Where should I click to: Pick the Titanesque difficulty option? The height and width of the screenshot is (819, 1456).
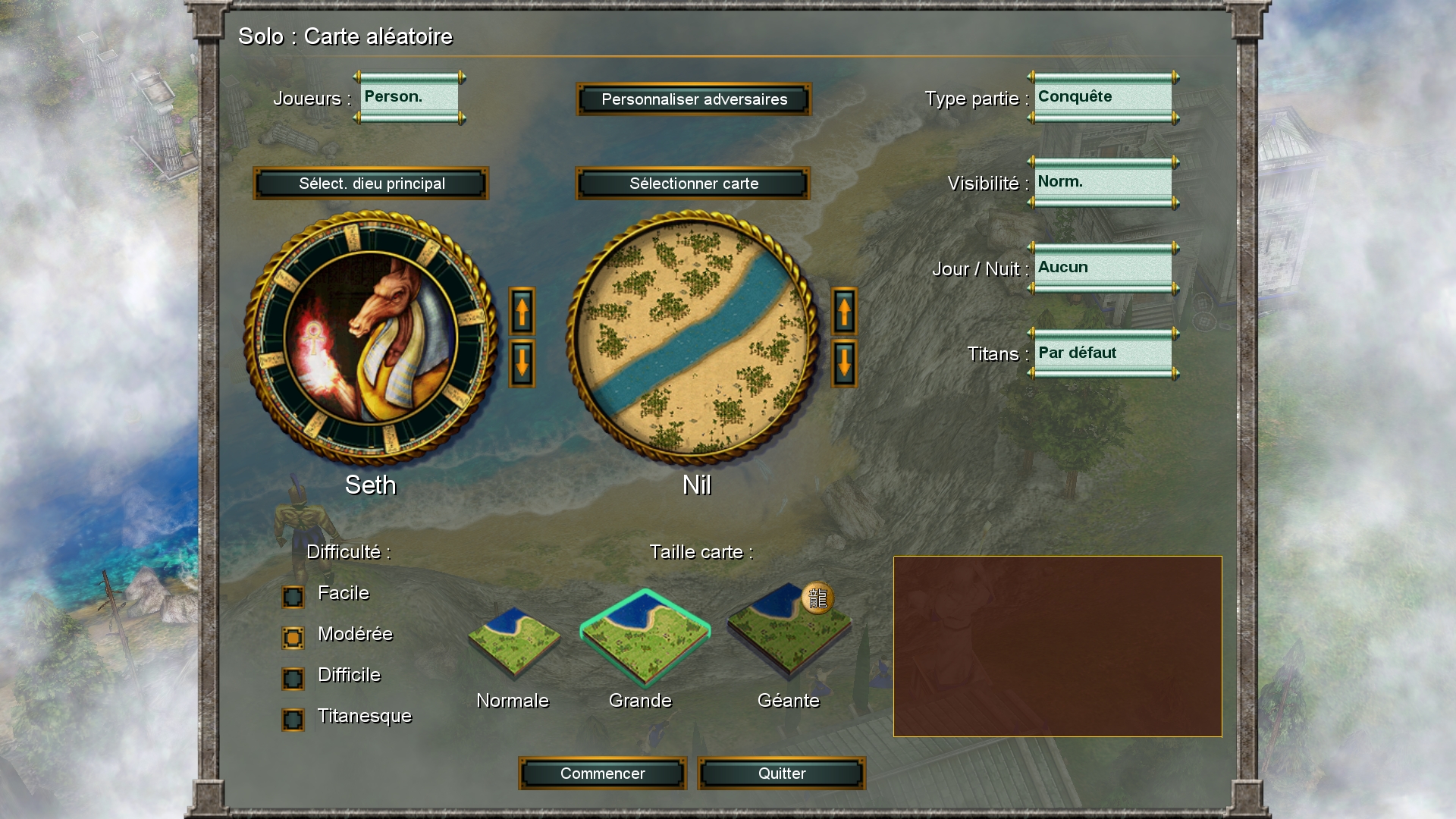point(293,720)
